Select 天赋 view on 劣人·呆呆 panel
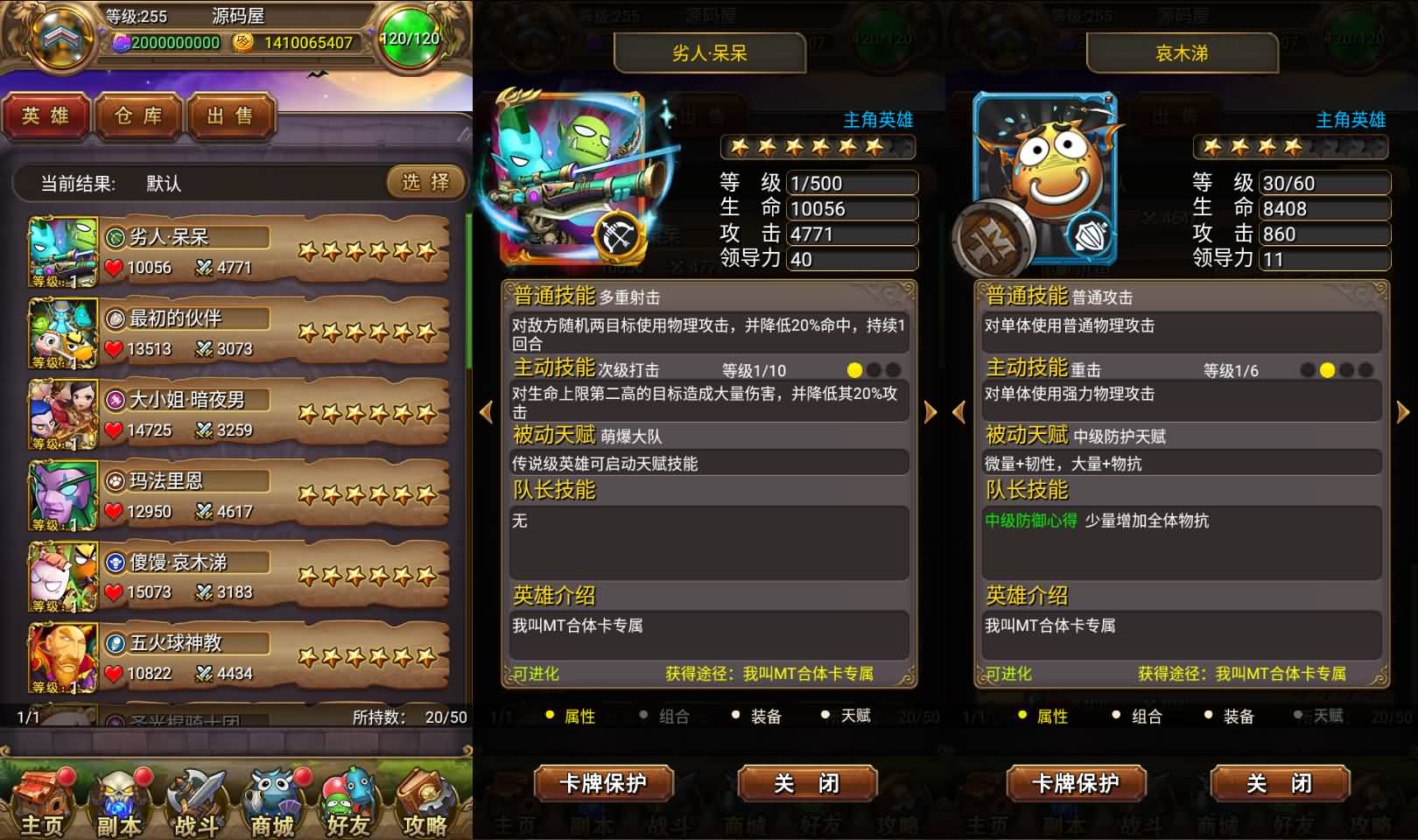 click(851, 716)
